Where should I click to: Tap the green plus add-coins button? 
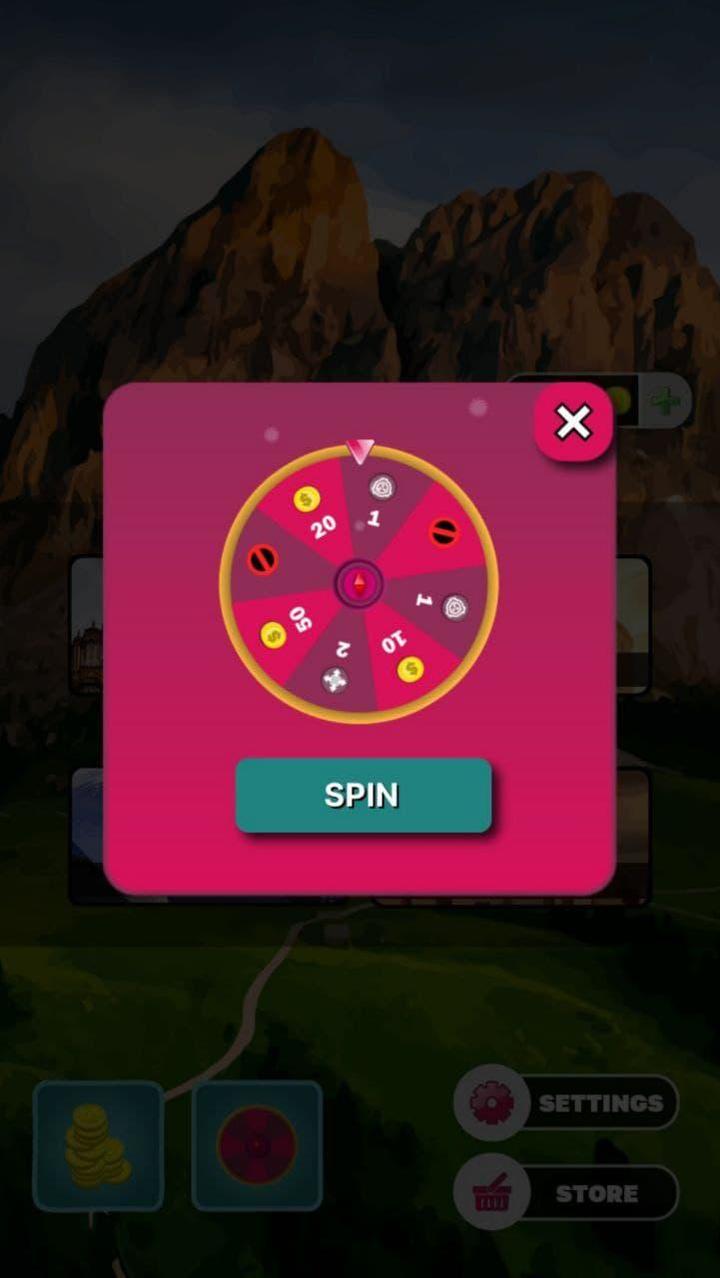pyautogui.click(x=663, y=402)
